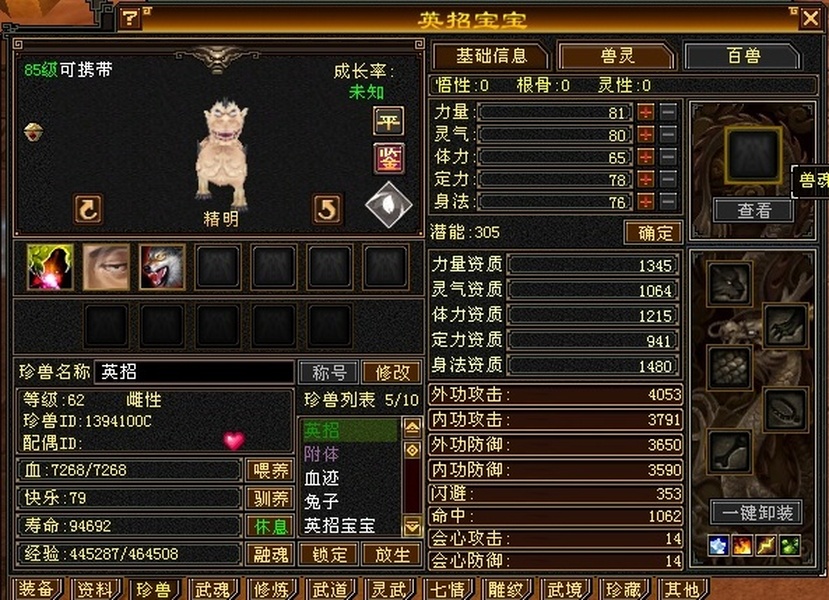The width and height of the screenshot is (829, 600).
Task: Close the 英招宝宝 pet window
Action: (x=809, y=18)
